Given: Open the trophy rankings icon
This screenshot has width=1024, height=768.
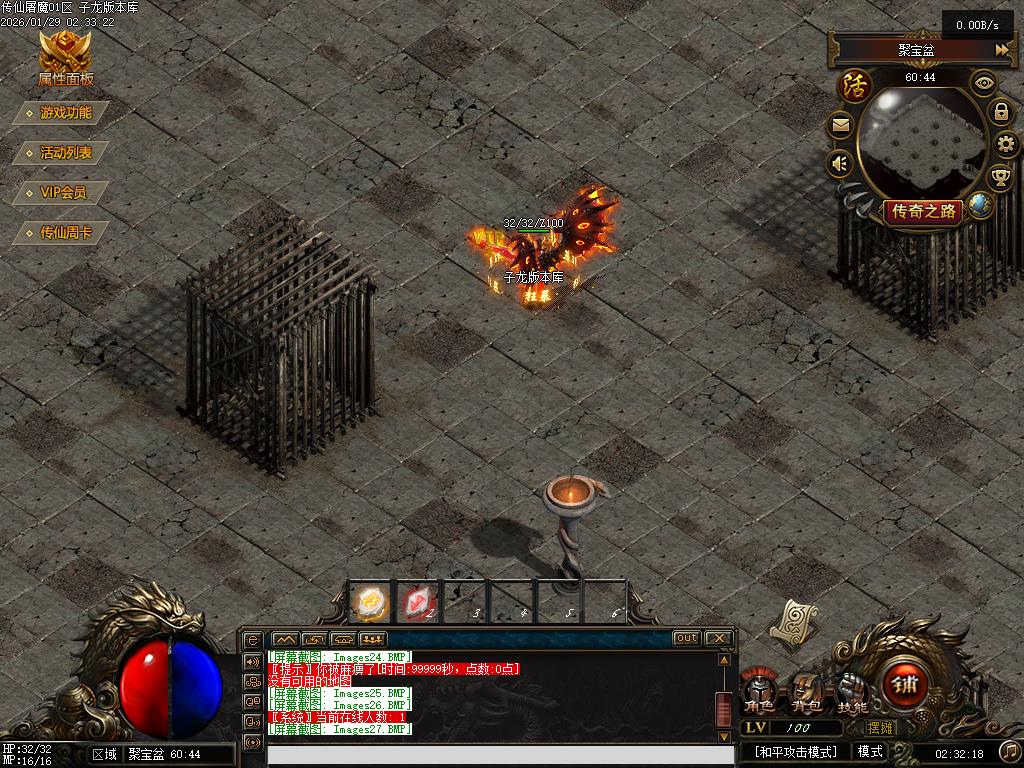Looking at the screenshot, I should click(x=1000, y=178).
